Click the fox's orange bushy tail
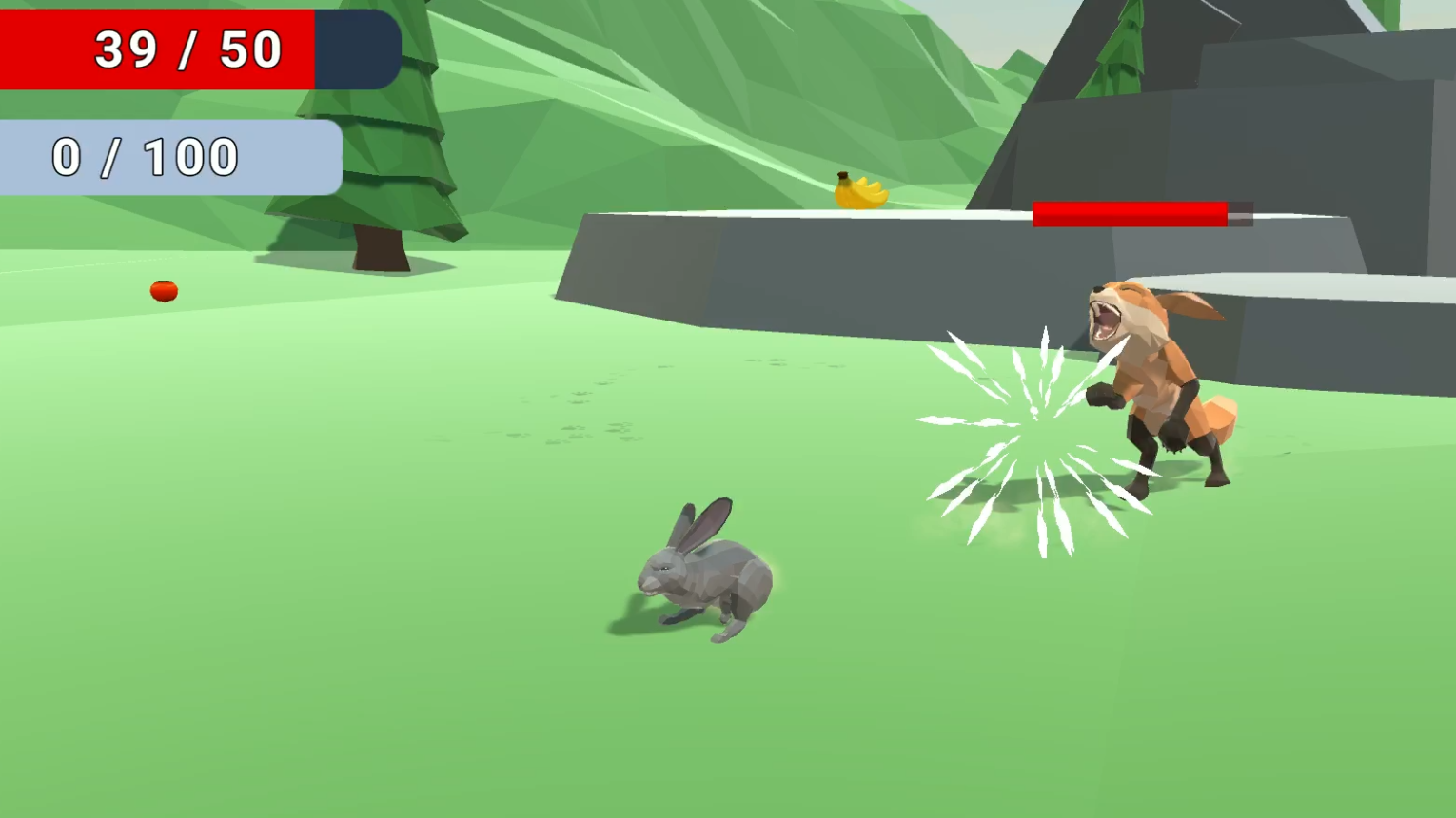 pos(1218,419)
